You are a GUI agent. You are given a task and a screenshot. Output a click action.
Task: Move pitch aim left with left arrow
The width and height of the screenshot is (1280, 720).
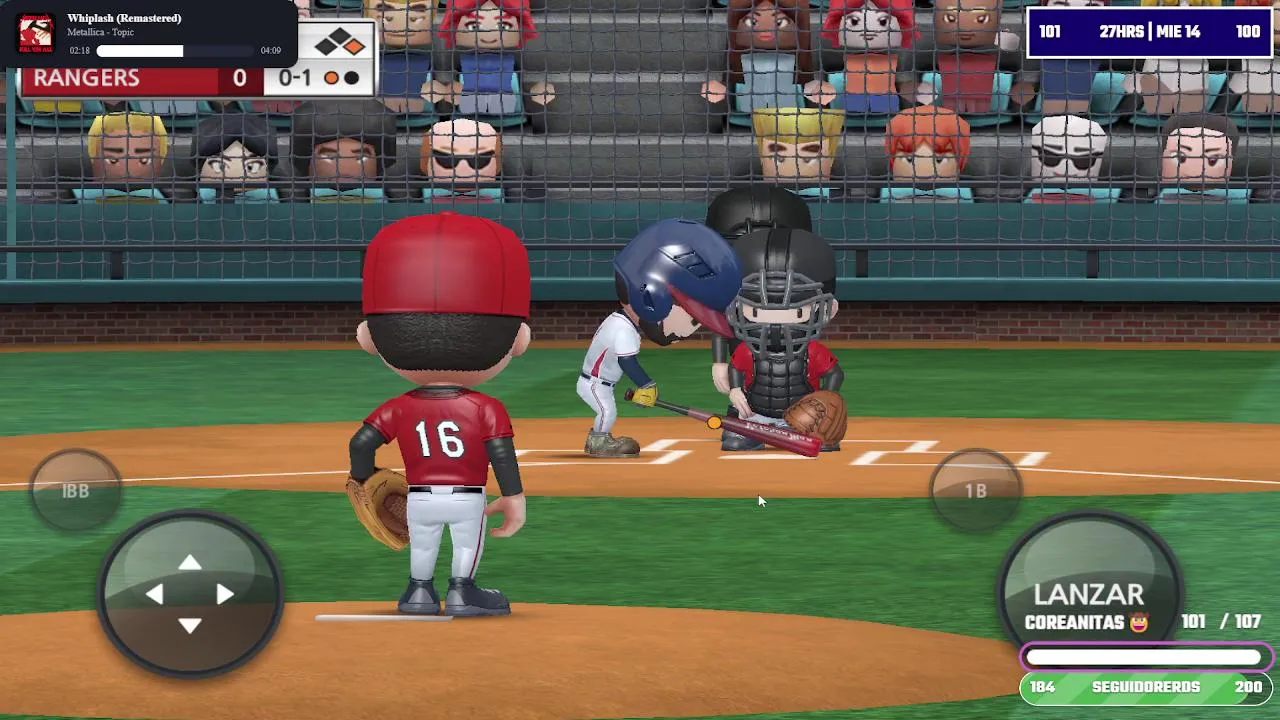click(x=155, y=595)
